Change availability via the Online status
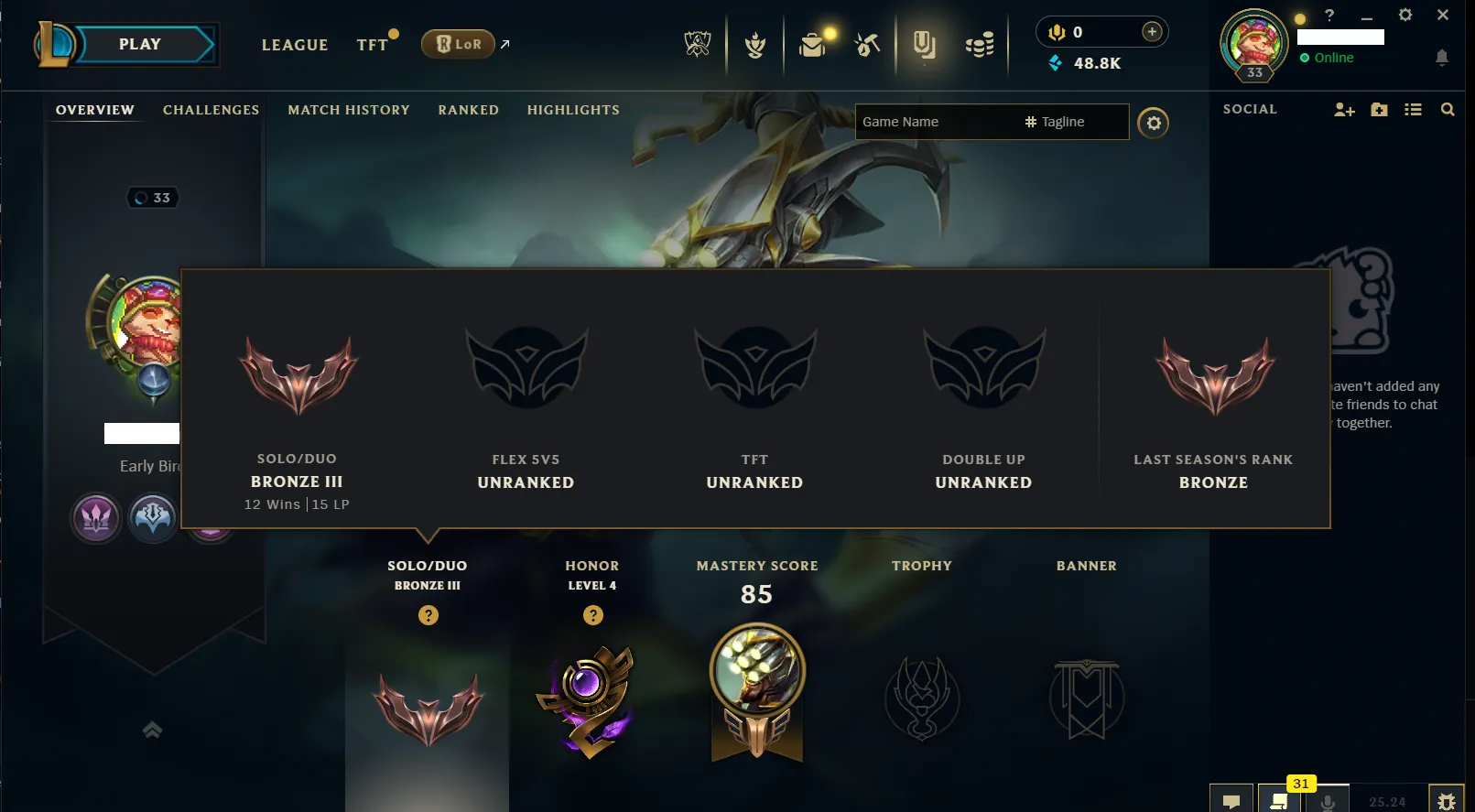This screenshot has height=812, width=1475. coord(1332,58)
